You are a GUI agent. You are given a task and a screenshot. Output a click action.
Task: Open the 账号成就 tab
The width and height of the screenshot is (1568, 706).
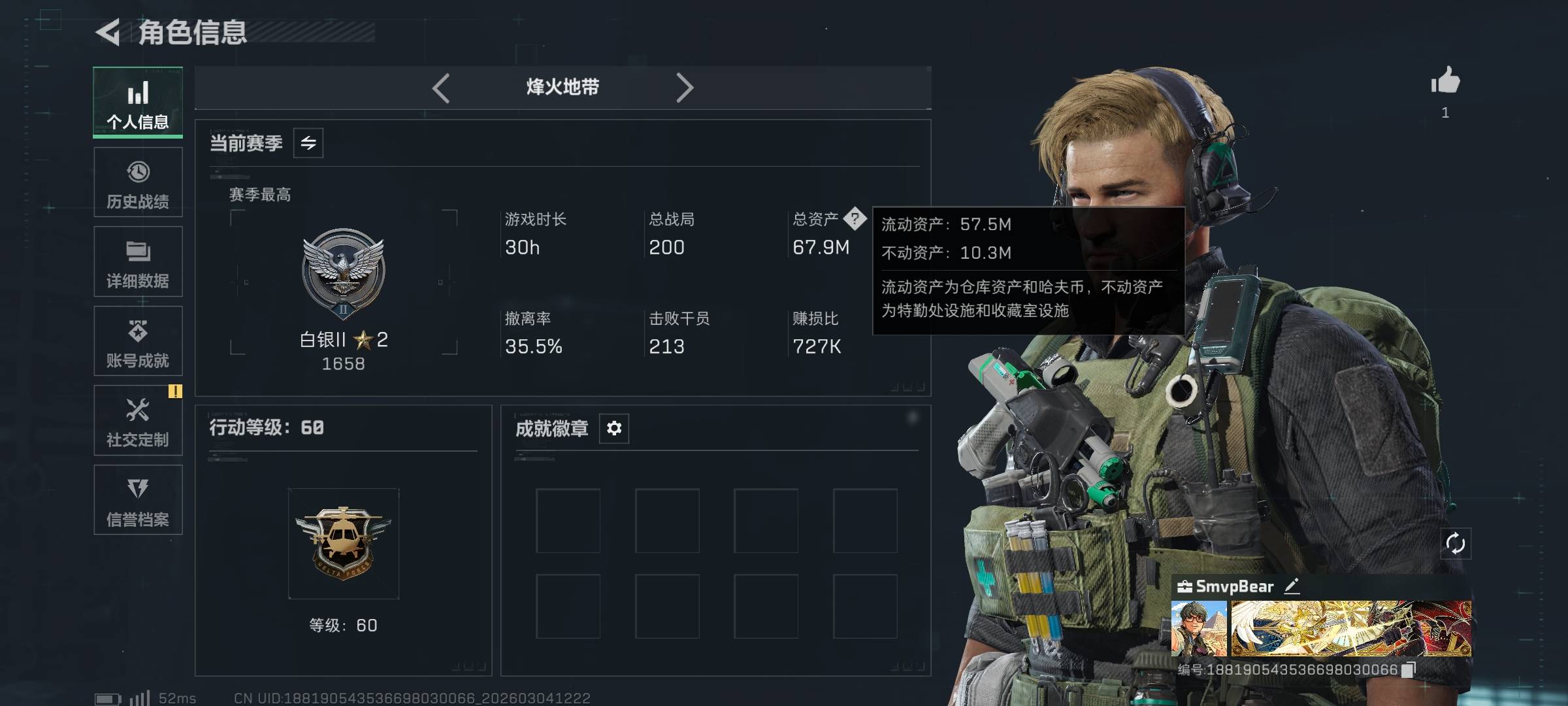[x=138, y=341]
